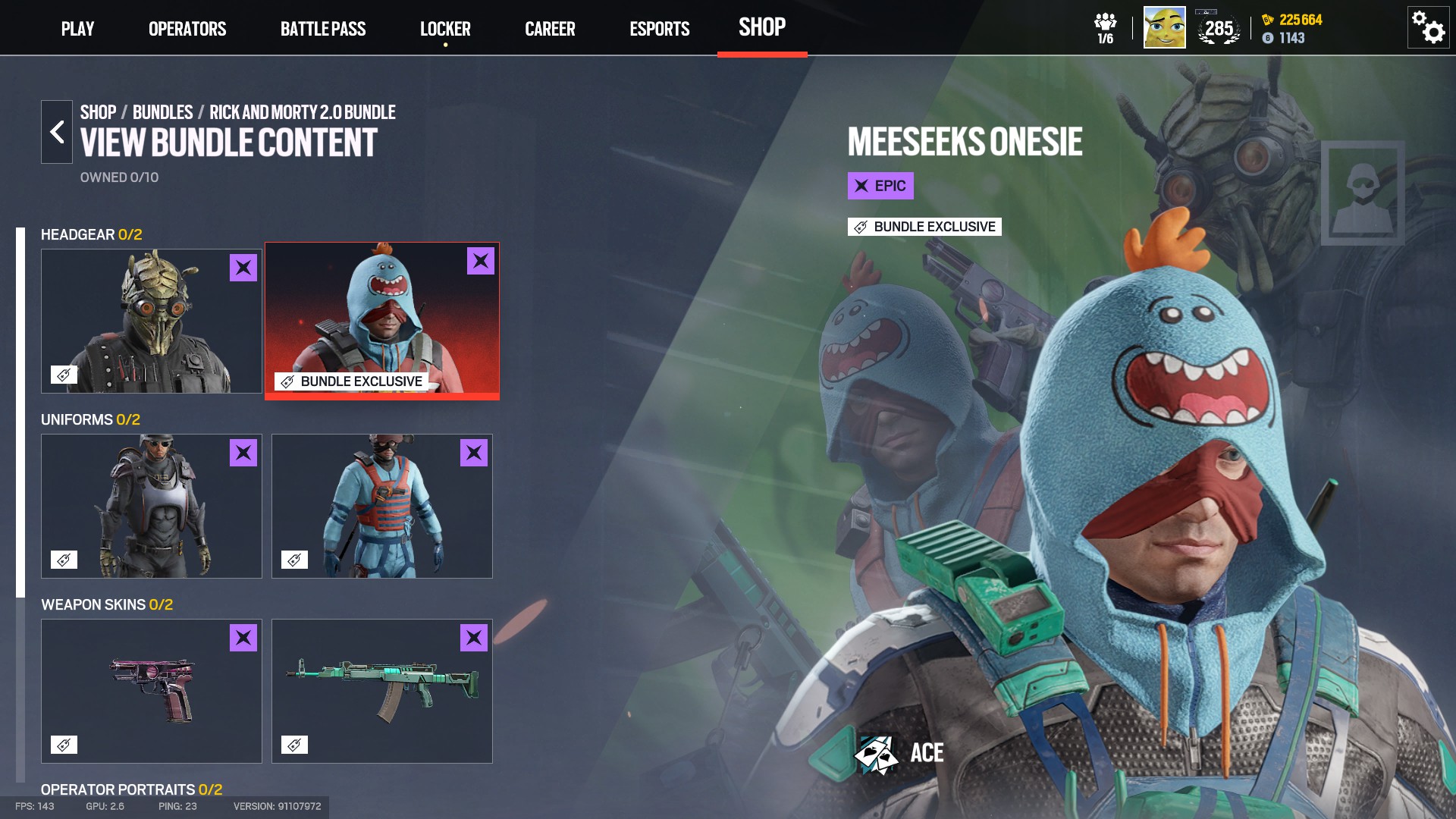Click the purple Epic rarity icon on Meeseeks headgear

click(481, 262)
